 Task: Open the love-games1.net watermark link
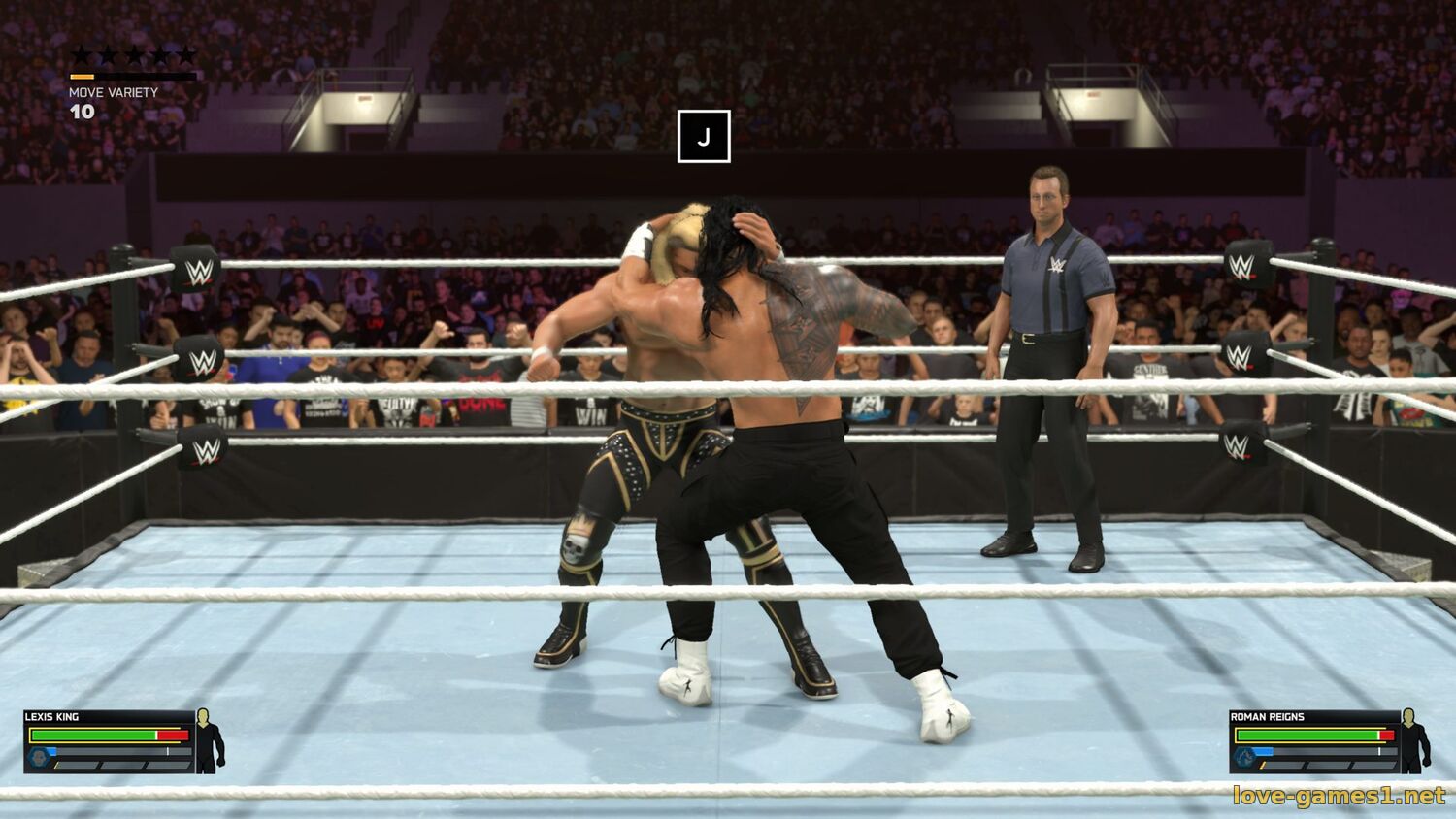pyautogui.click(x=1339, y=796)
